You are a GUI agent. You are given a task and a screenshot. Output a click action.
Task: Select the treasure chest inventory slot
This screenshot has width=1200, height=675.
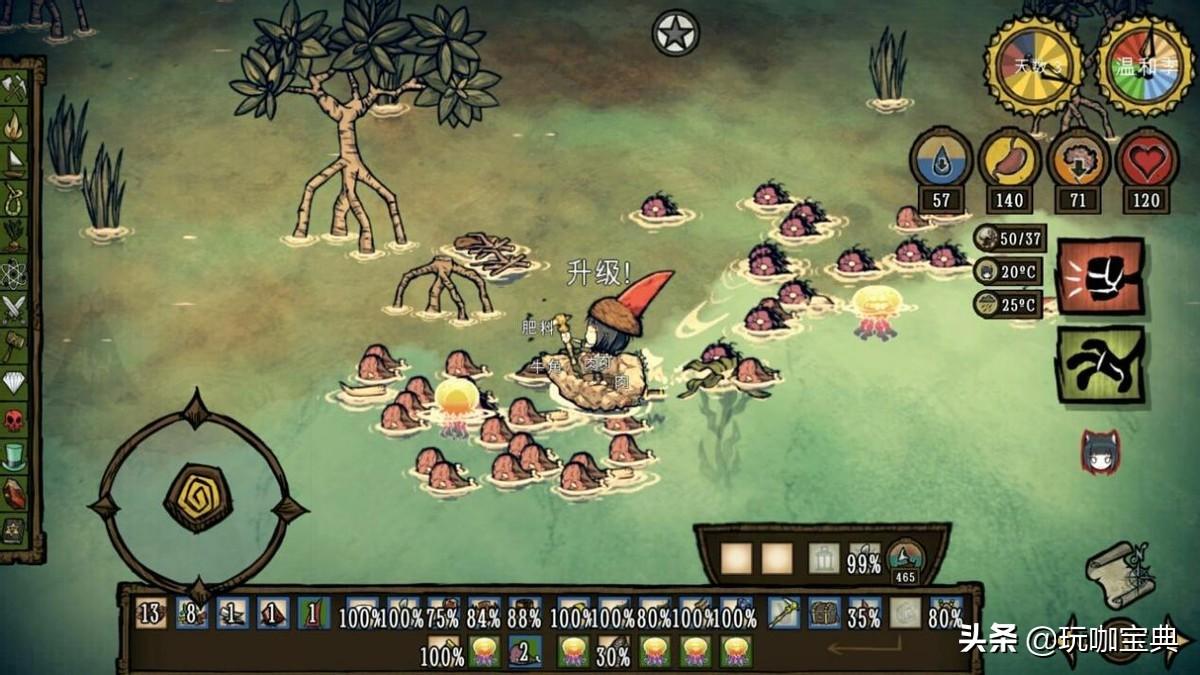click(824, 612)
